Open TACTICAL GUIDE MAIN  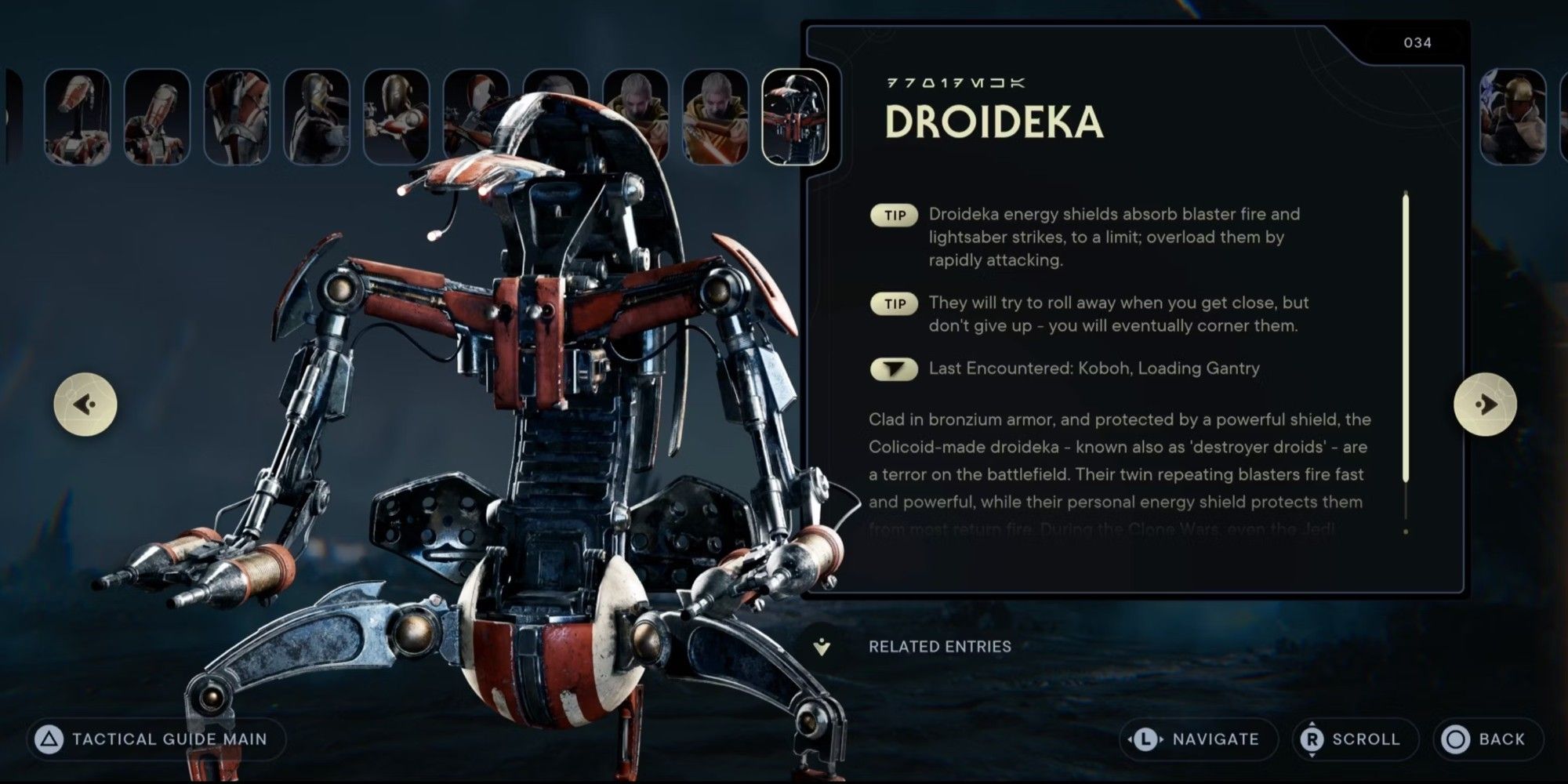point(157,738)
